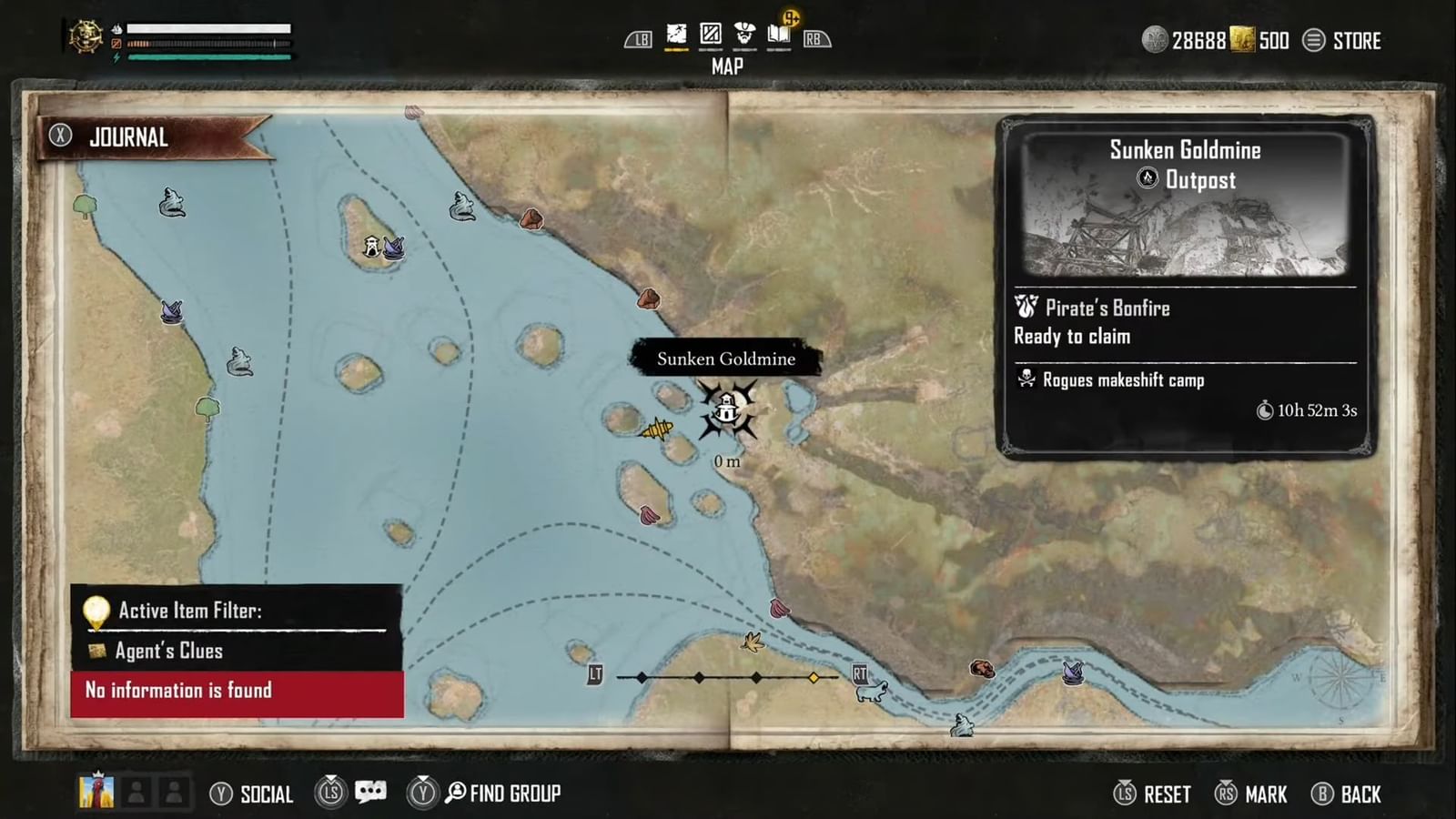Open the captain menu icon at the top
Screen dimensions: 1456x819
coord(746,32)
